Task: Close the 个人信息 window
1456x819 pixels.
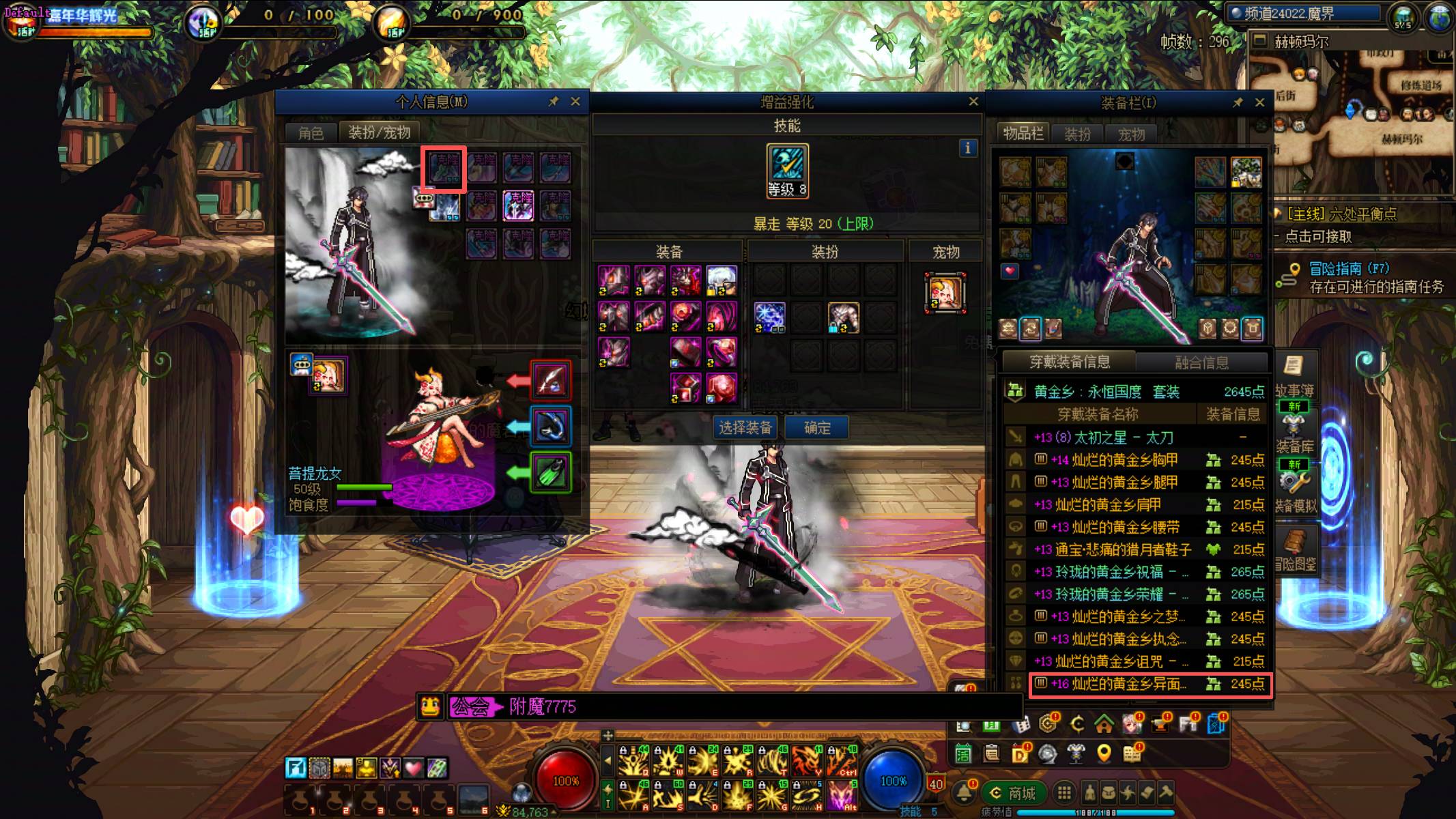Action: 575,102
